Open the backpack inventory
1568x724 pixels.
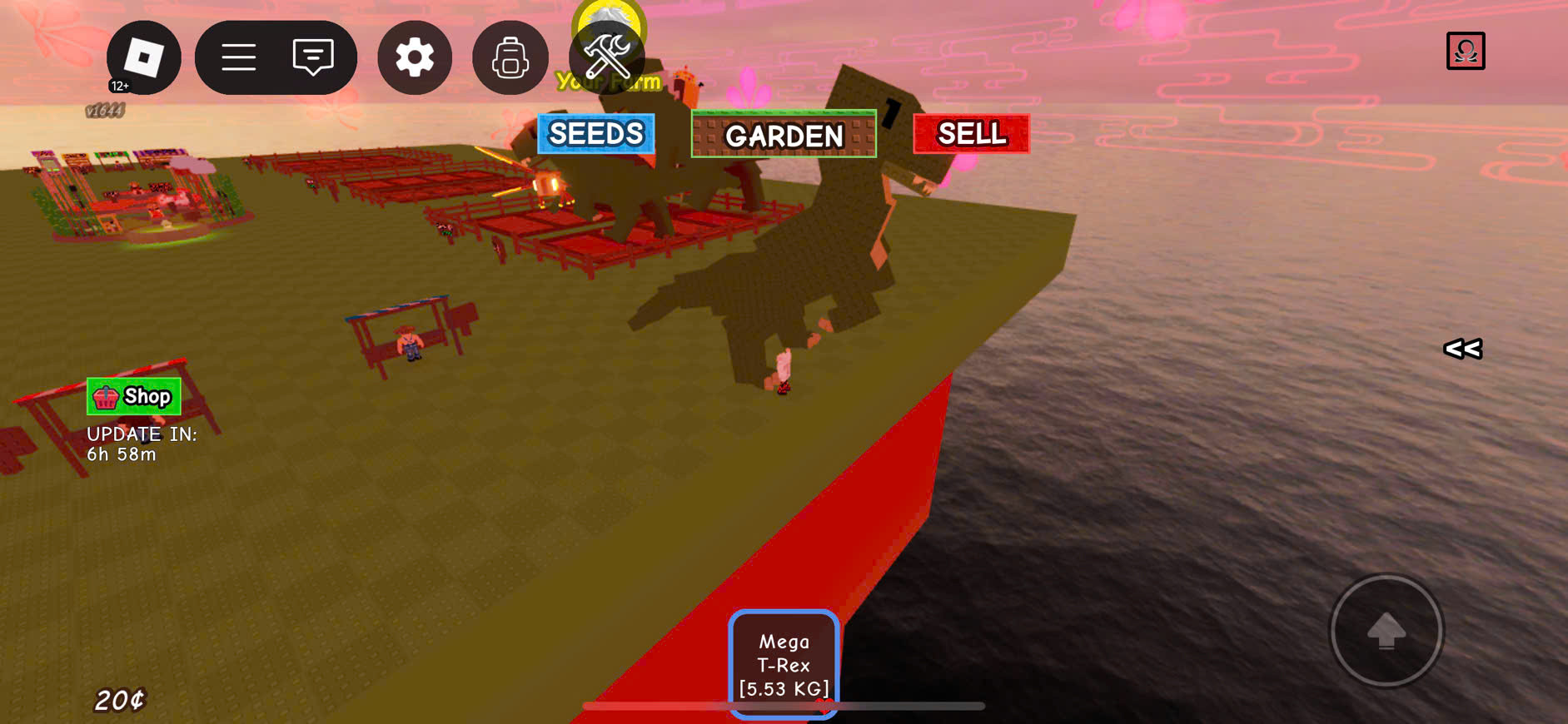(x=510, y=57)
